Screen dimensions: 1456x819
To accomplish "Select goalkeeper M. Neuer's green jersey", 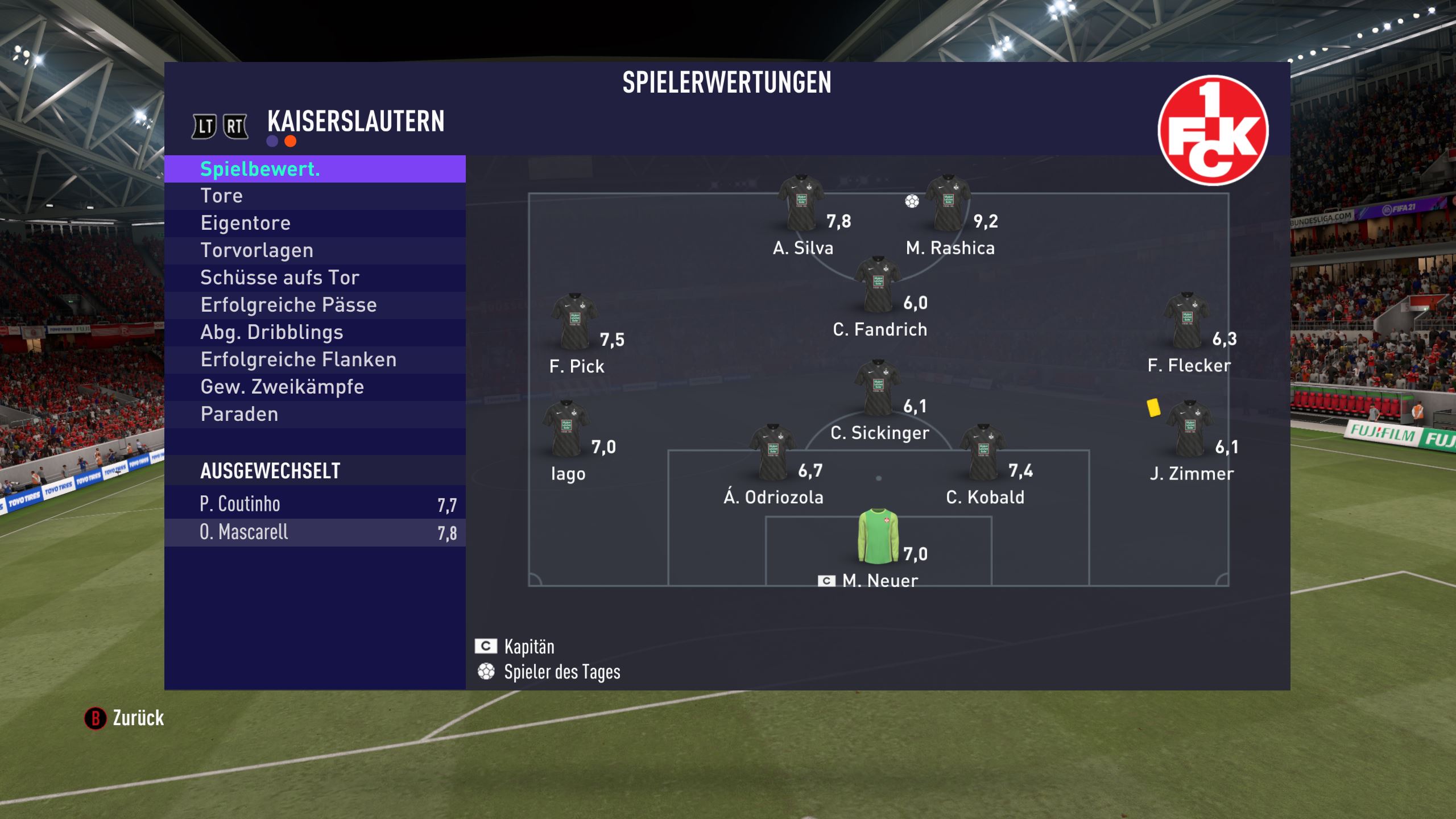I will click(878, 536).
